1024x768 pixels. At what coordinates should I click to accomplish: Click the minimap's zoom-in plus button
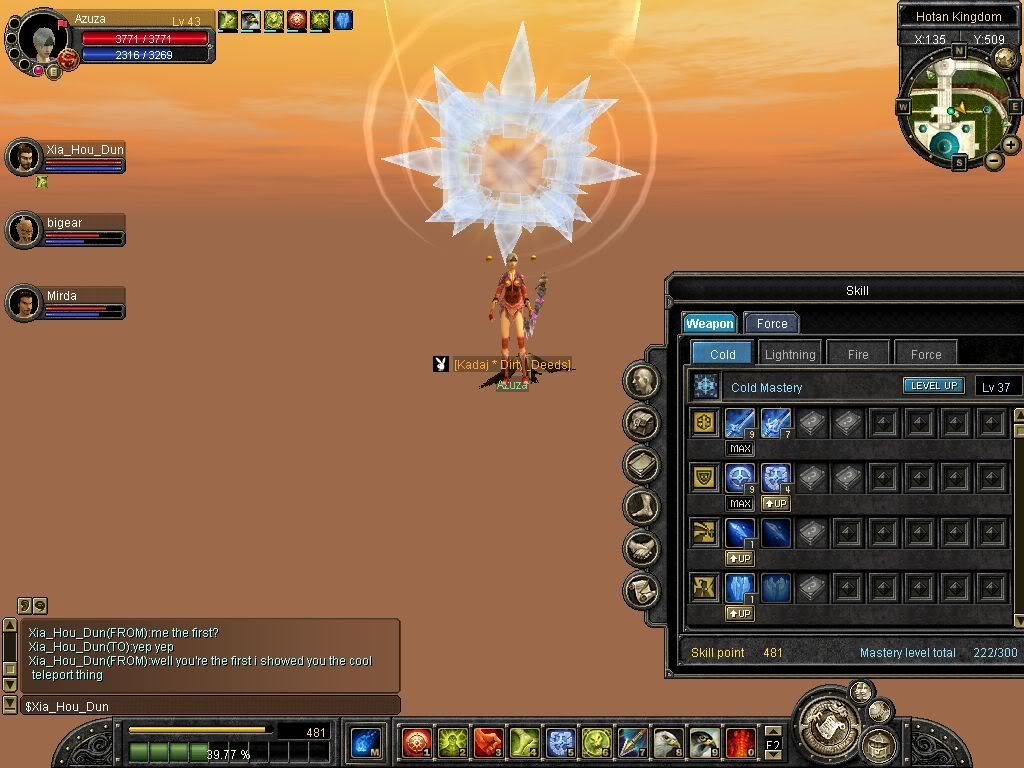tap(1011, 145)
